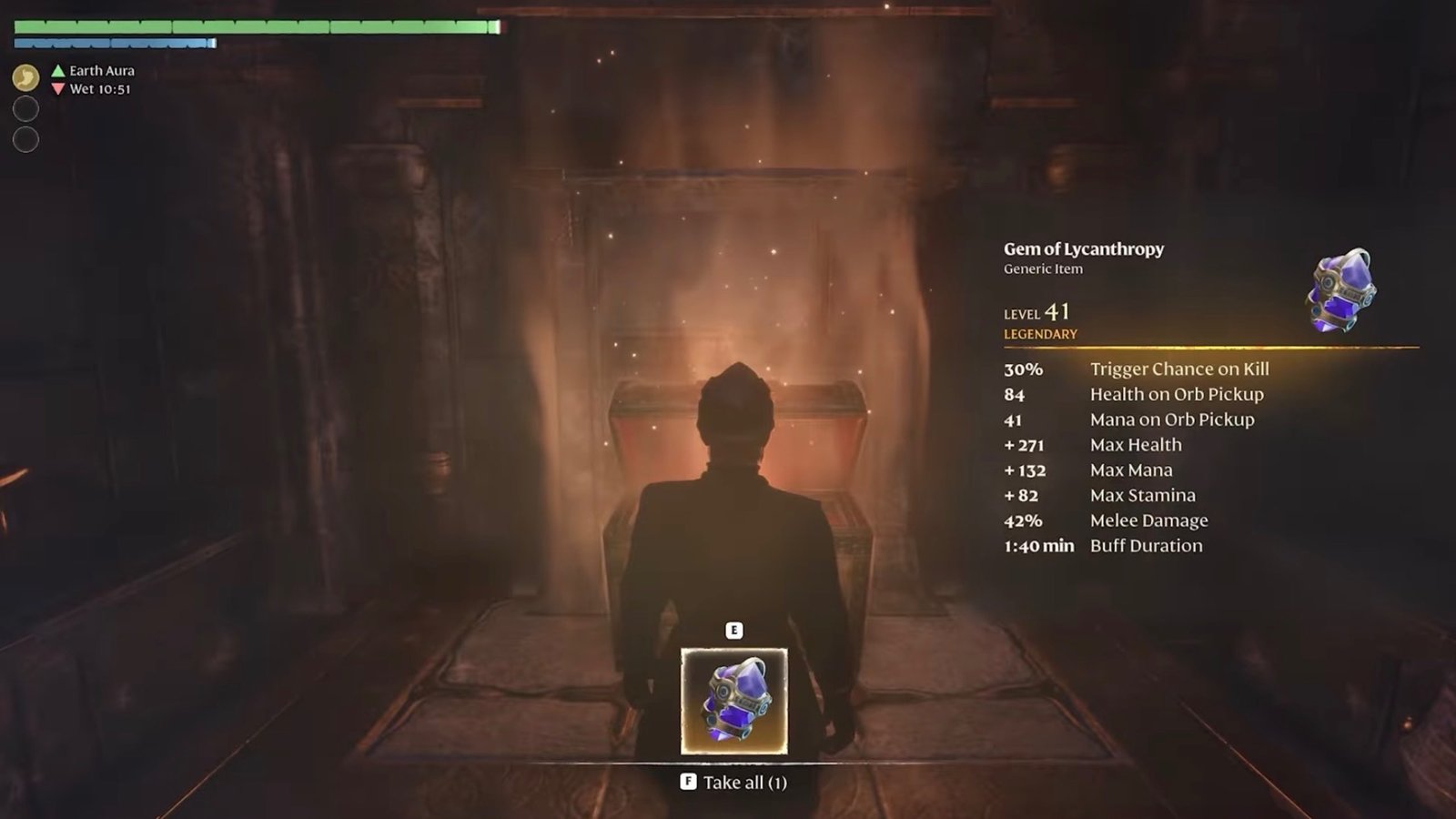Select the Gem of Lycanthropy title
Image resolution: width=1456 pixels, height=819 pixels.
(x=1084, y=248)
